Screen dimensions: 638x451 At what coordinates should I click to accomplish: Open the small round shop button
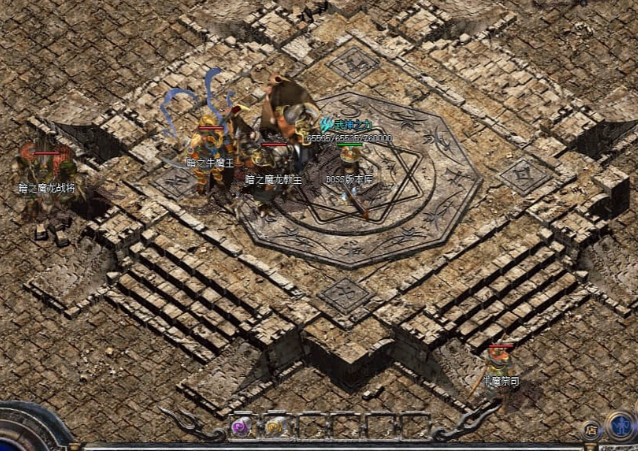tap(591, 429)
